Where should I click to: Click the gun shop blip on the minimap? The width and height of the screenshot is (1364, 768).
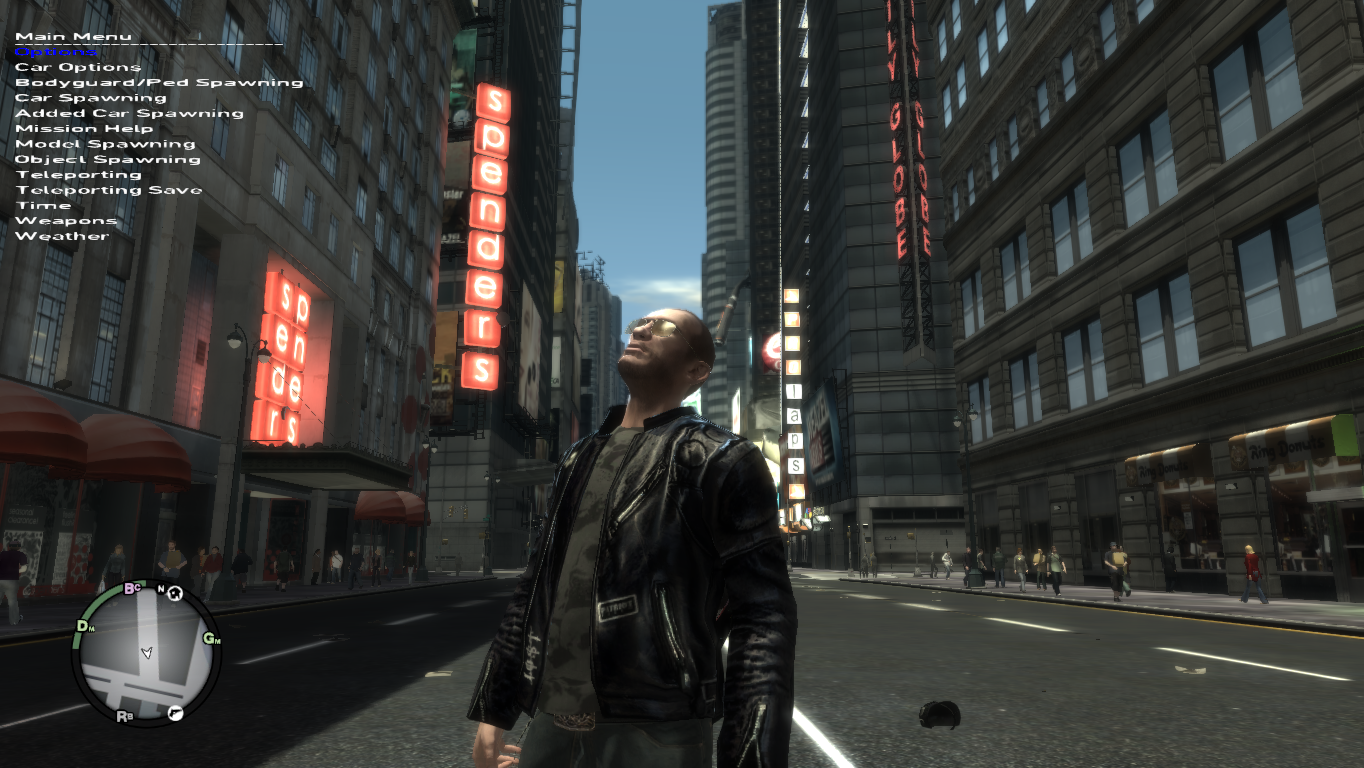pyautogui.click(x=176, y=713)
